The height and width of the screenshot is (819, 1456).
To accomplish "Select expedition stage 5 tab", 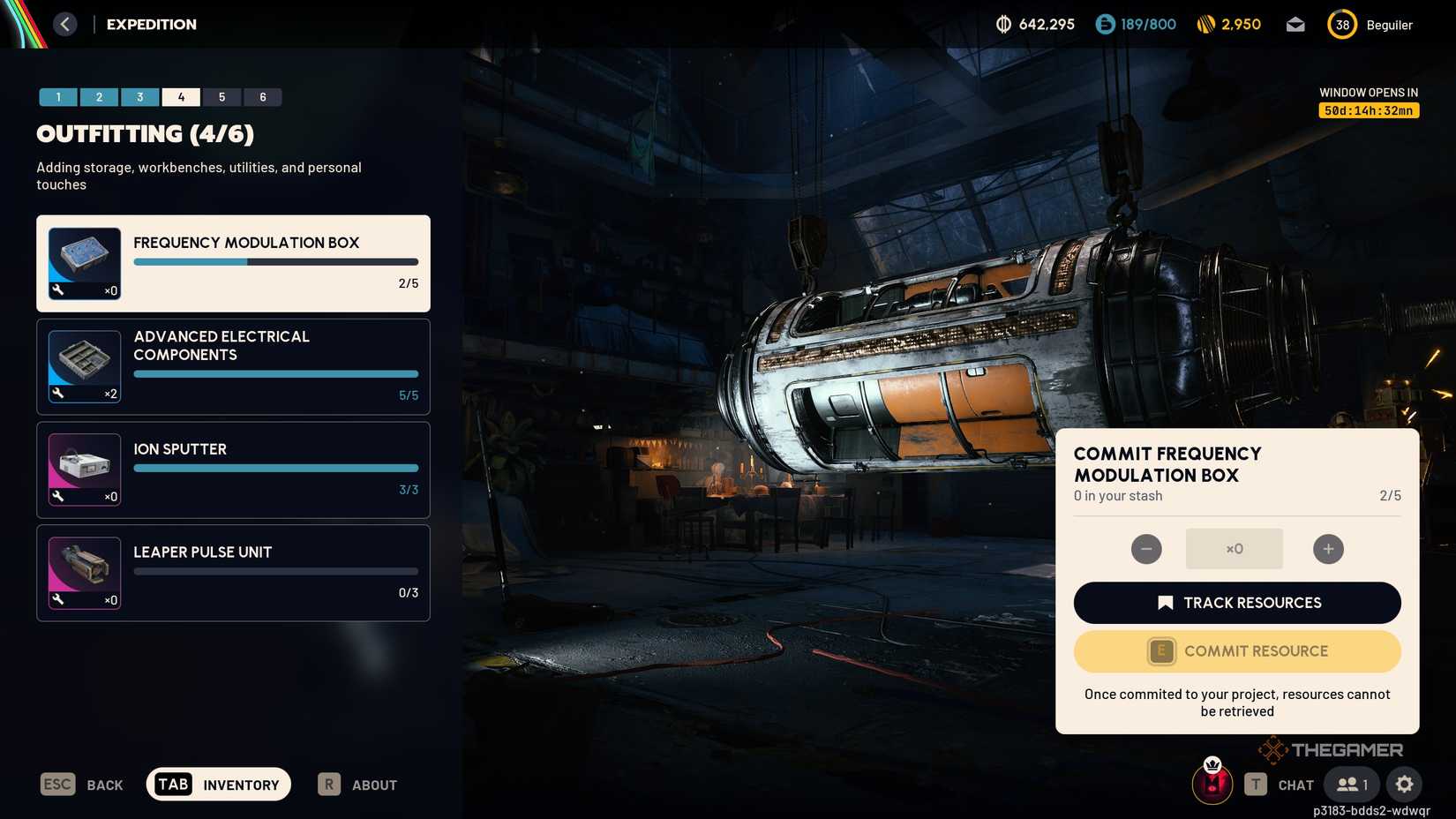I will click(x=221, y=96).
